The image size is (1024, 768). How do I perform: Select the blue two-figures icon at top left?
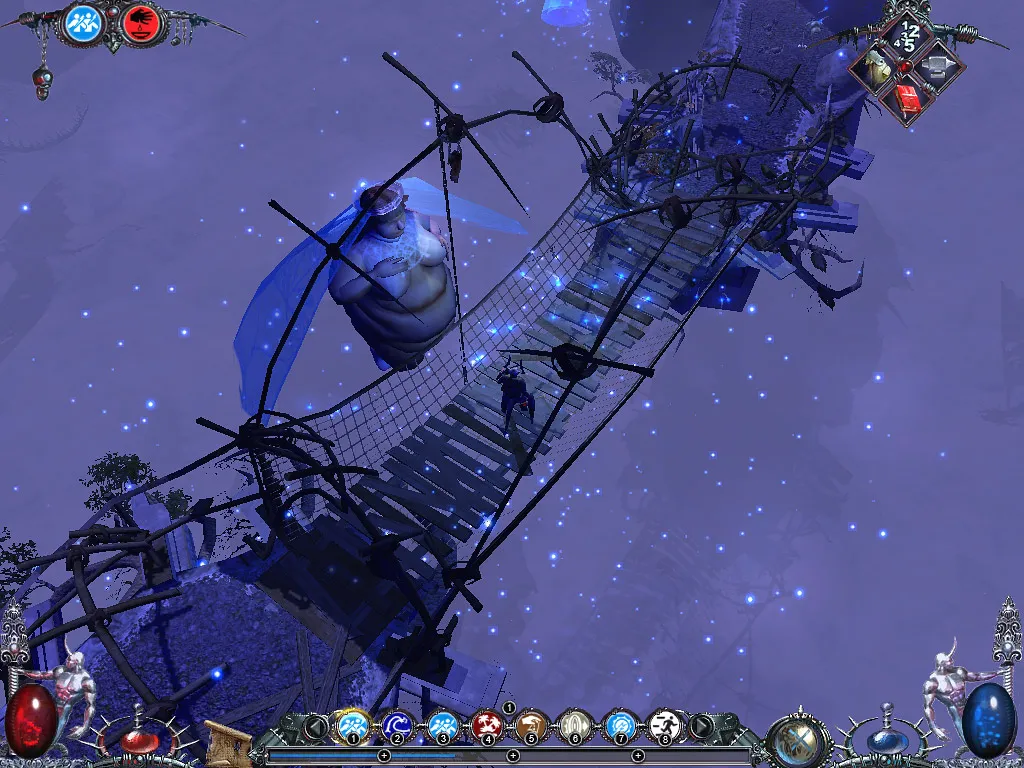[84, 23]
